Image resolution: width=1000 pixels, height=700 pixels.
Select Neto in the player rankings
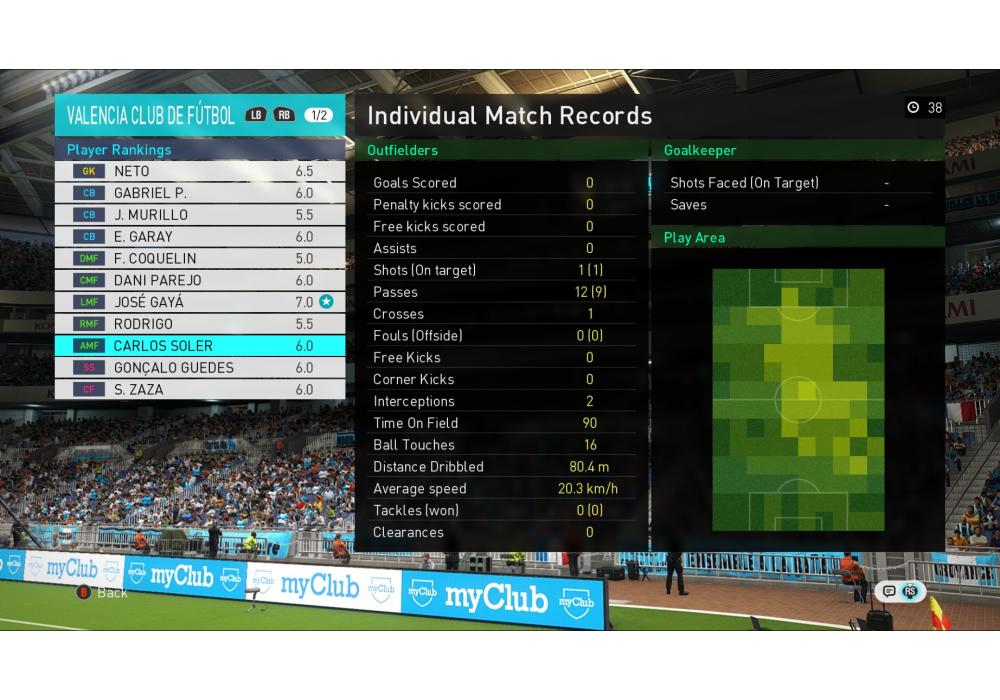pyautogui.click(x=200, y=171)
